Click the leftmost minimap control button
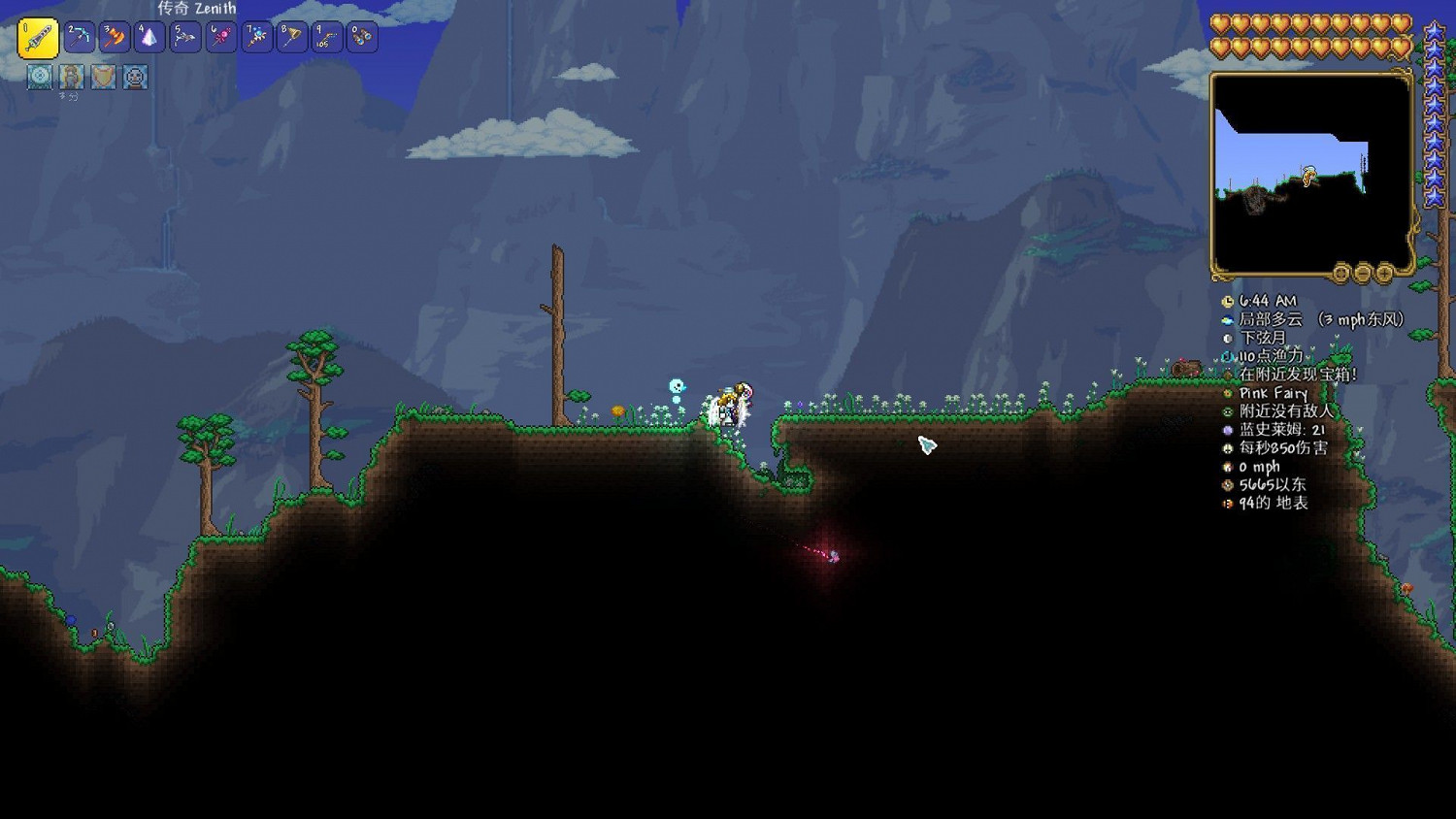The image size is (1456, 819). coord(1339,274)
